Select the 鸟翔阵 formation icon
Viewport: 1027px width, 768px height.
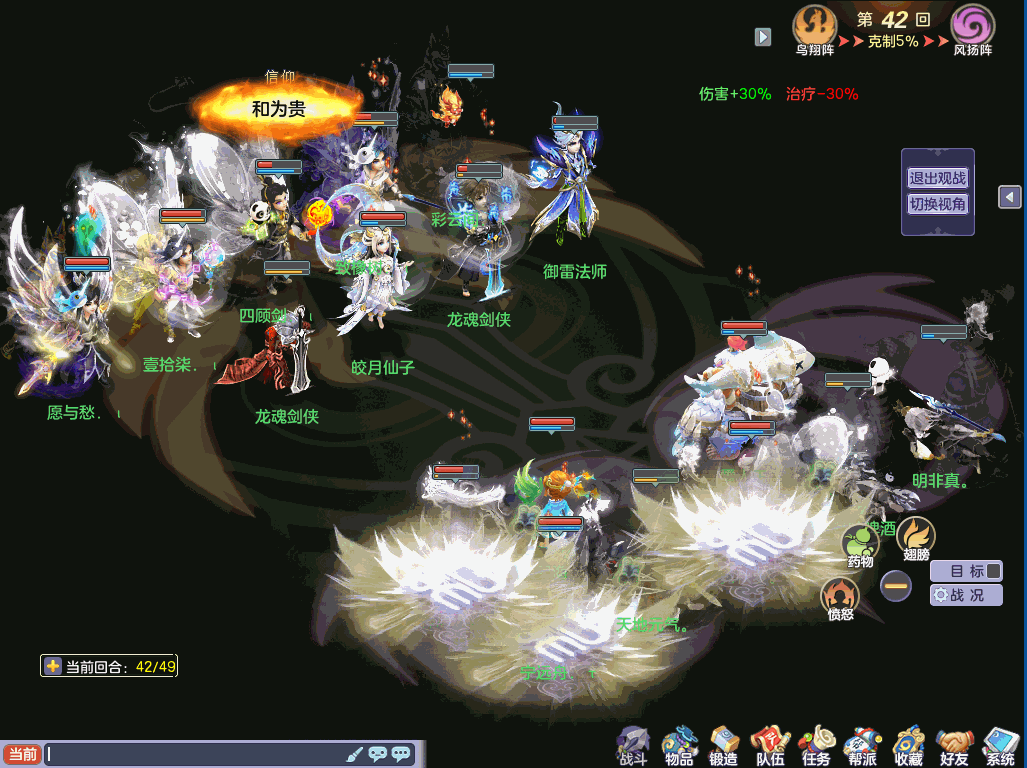tap(815, 26)
